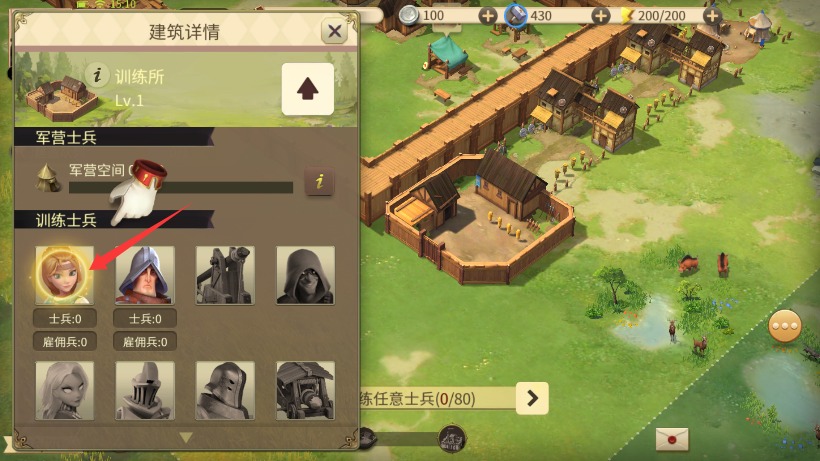Open the orange three-dots more menu
Viewport: 820px width, 461px height.
pos(785,327)
